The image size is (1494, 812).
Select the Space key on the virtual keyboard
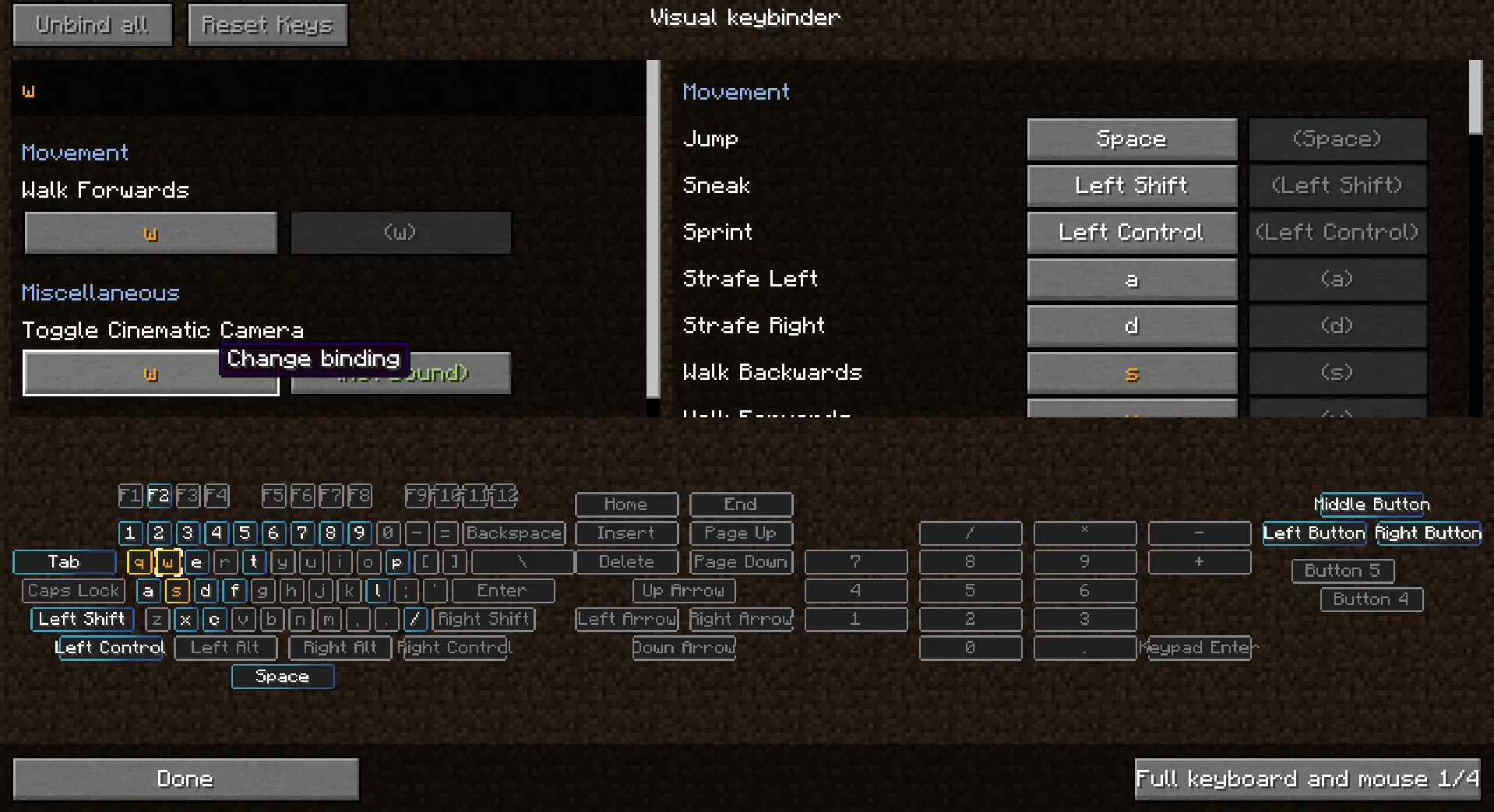(x=282, y=677)
